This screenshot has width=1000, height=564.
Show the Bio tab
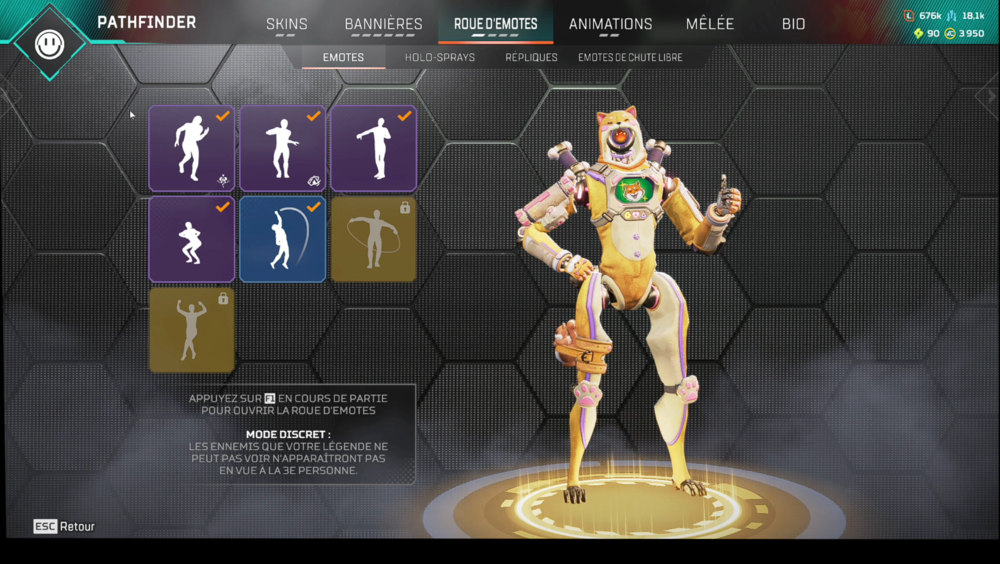[x=793, y=24]
